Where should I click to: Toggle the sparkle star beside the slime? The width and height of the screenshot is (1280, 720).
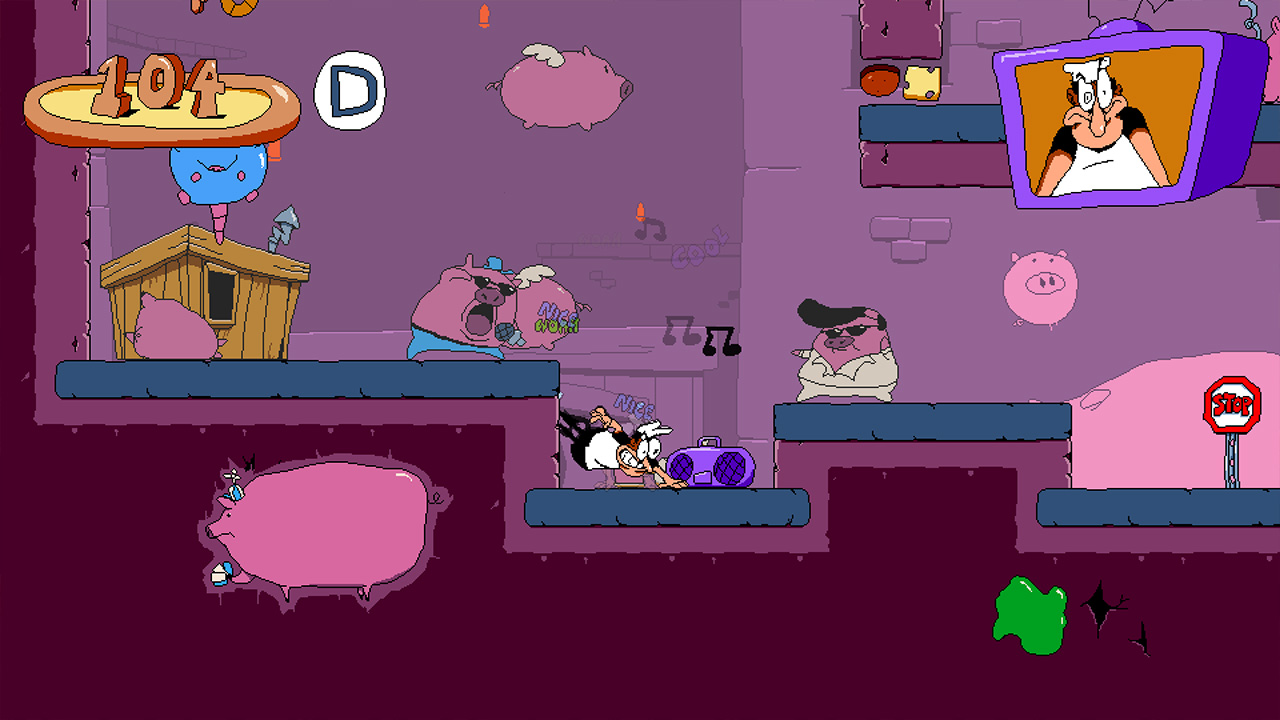[1100, 605]
